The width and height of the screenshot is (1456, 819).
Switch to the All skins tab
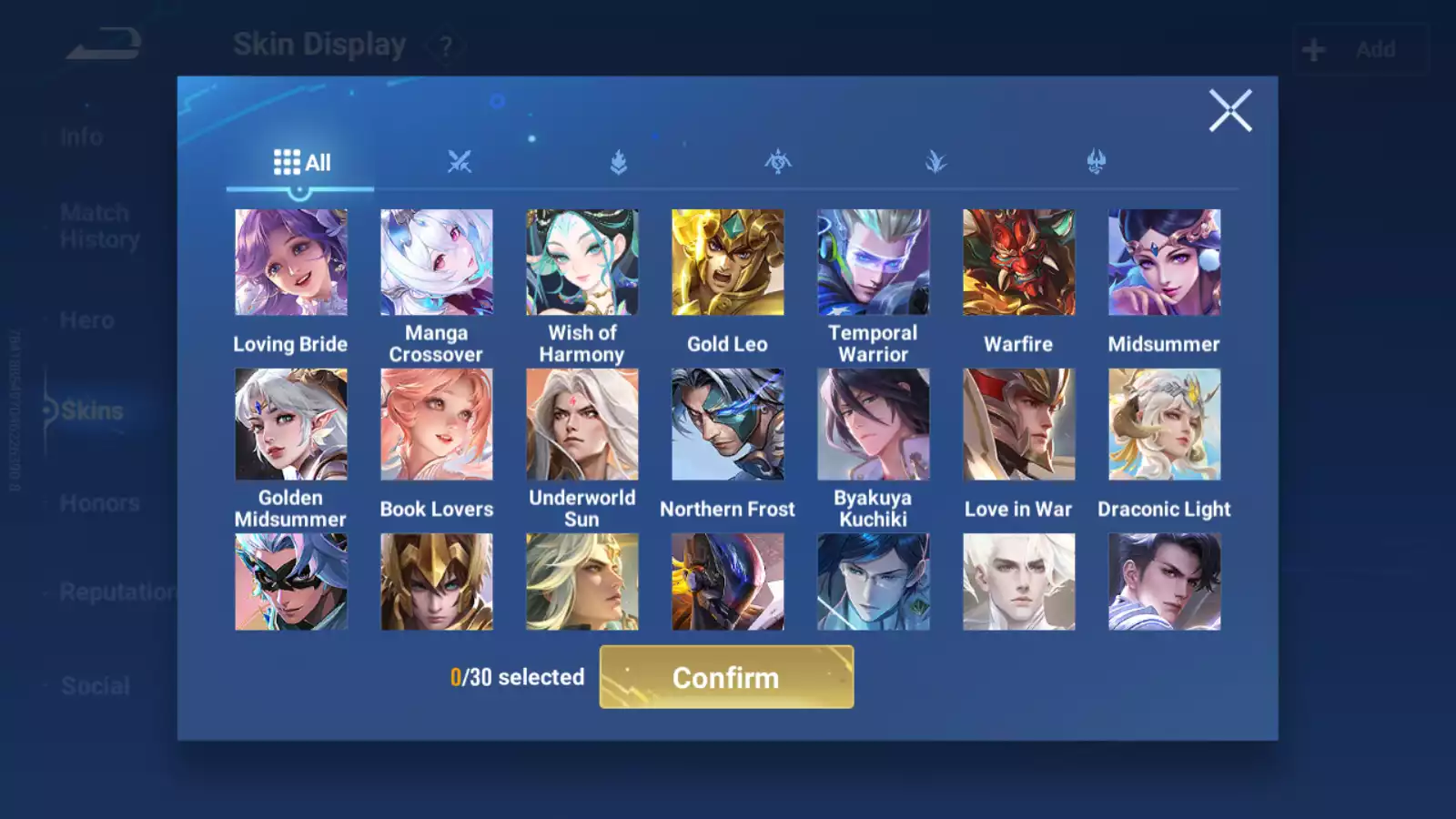coord(301,163)
